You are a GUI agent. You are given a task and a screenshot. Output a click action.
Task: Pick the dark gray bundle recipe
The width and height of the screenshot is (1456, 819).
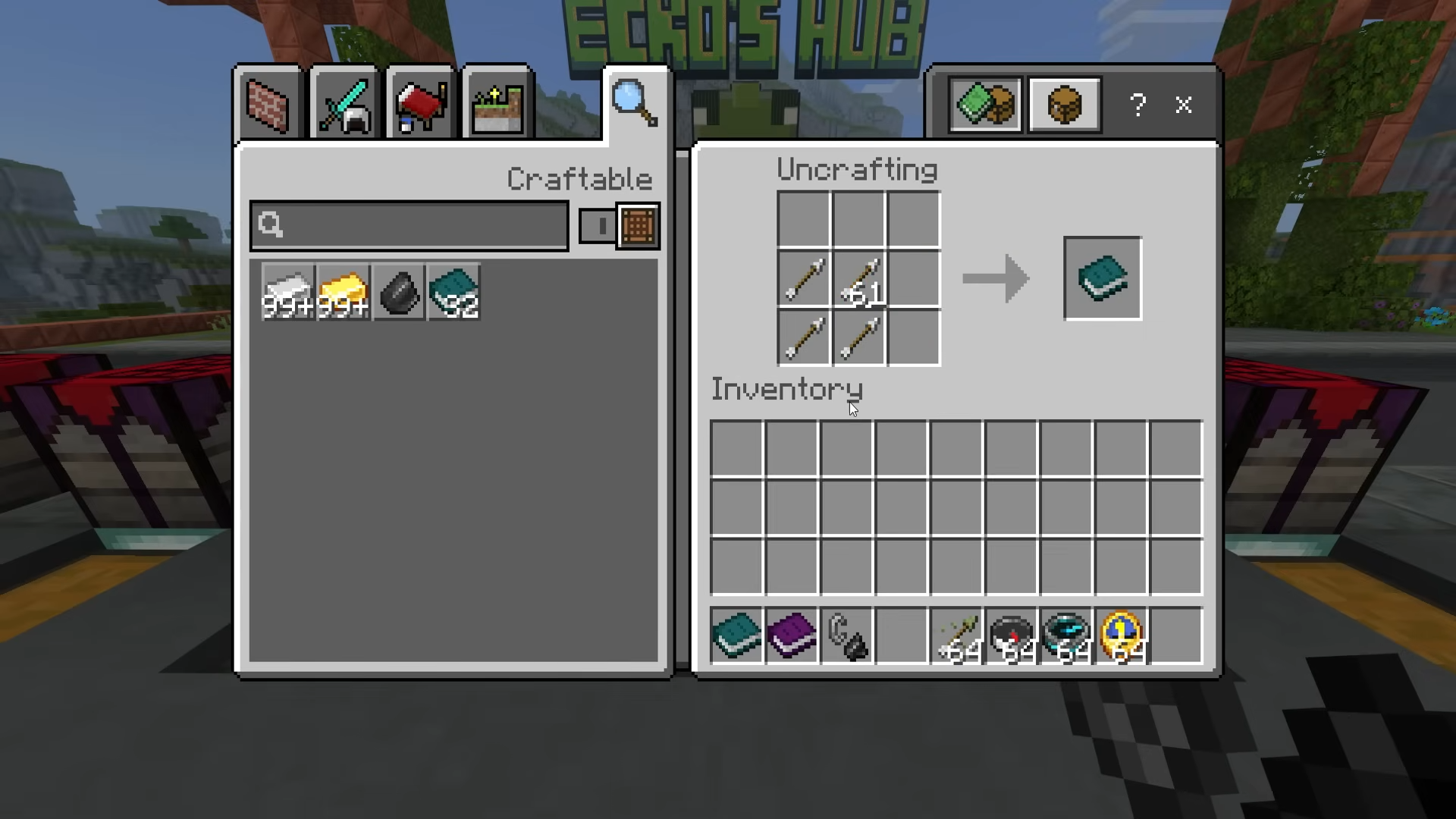coord(399,292)
